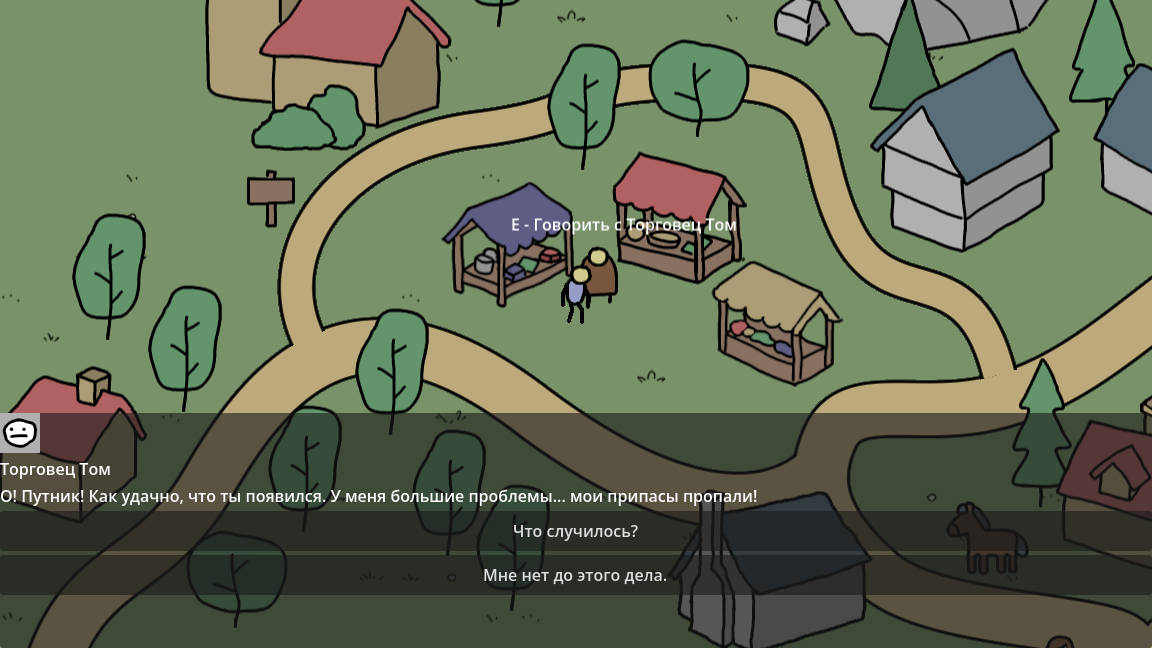Viewport: 1152px width, 648px height.
Task: Choose the reply "Что случилось?"
Action: tap(575, 531)
